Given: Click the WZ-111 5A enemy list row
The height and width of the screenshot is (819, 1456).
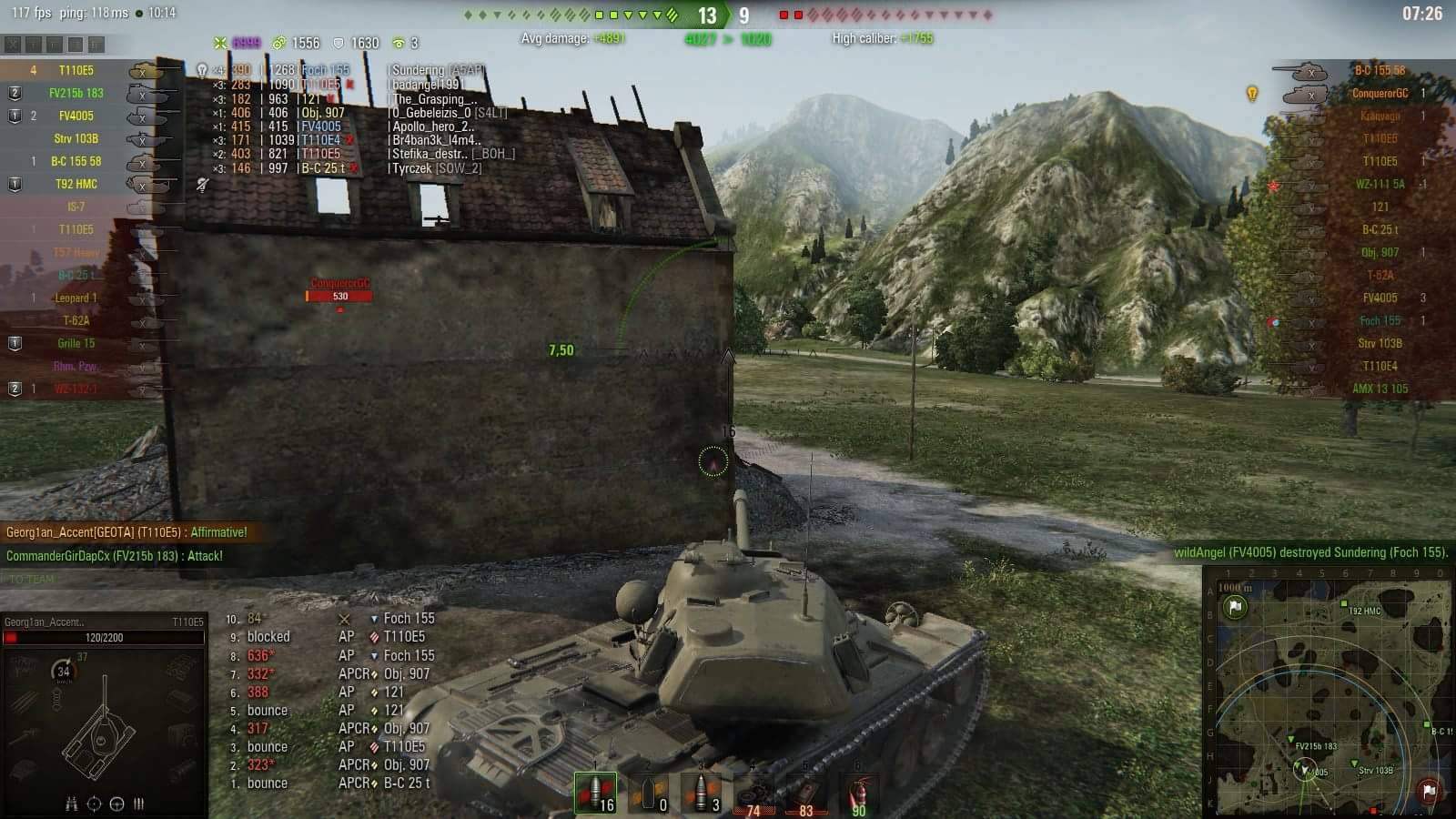Looking at the screenshot, I should pos(1380,184).
